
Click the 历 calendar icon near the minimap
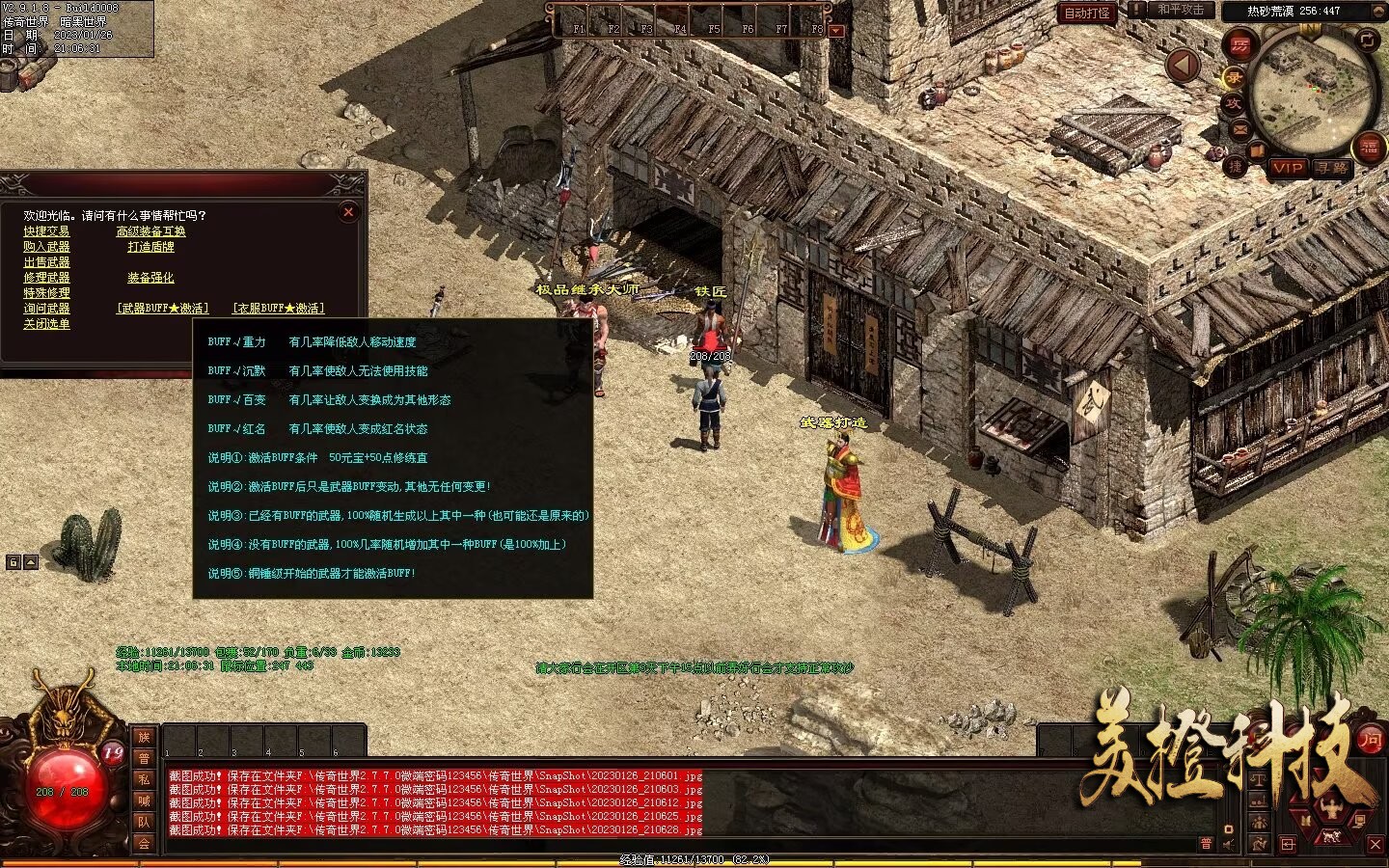click(x=1240, y=46)
